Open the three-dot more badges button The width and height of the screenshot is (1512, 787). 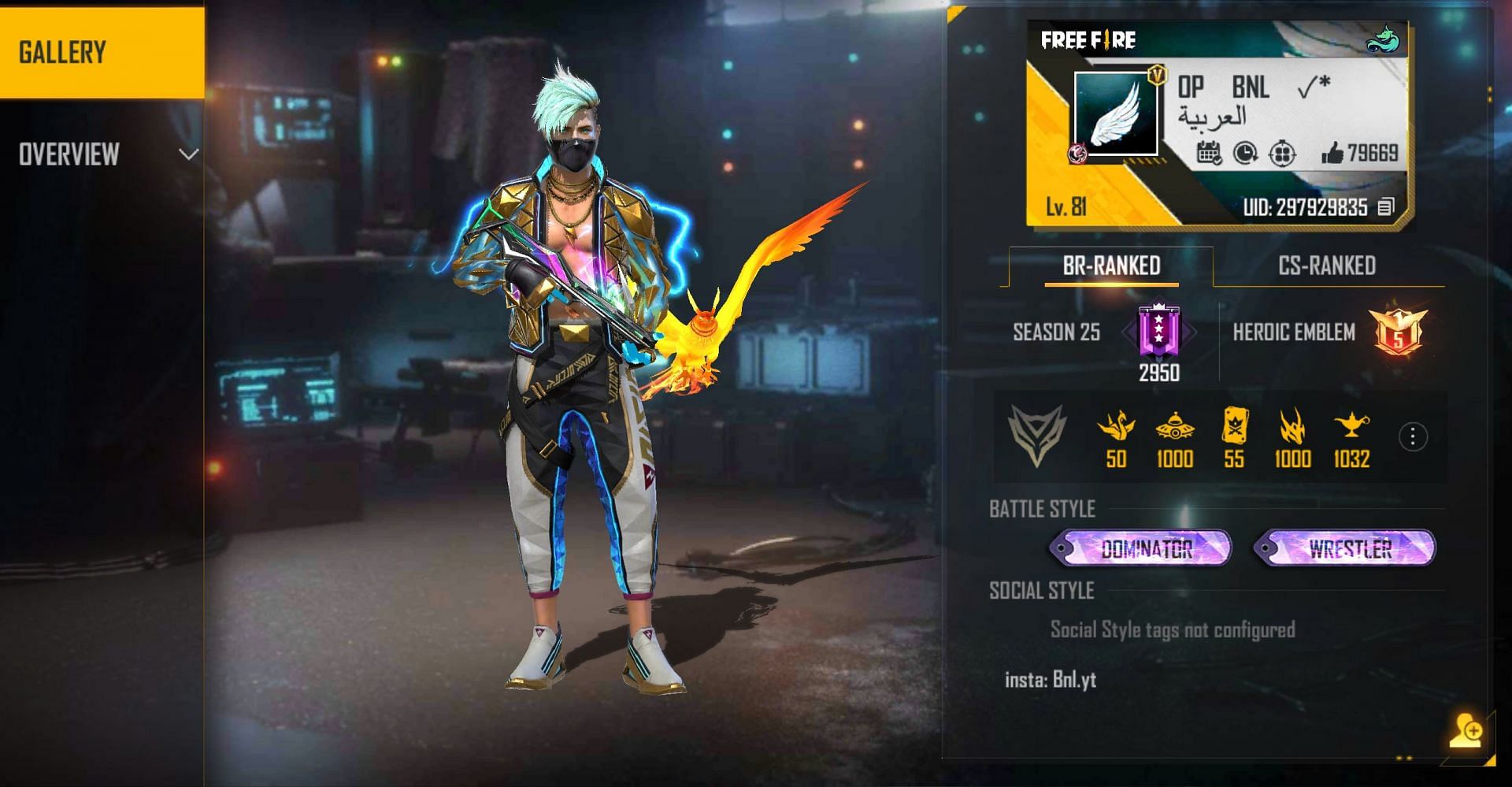pos(1413,436)
